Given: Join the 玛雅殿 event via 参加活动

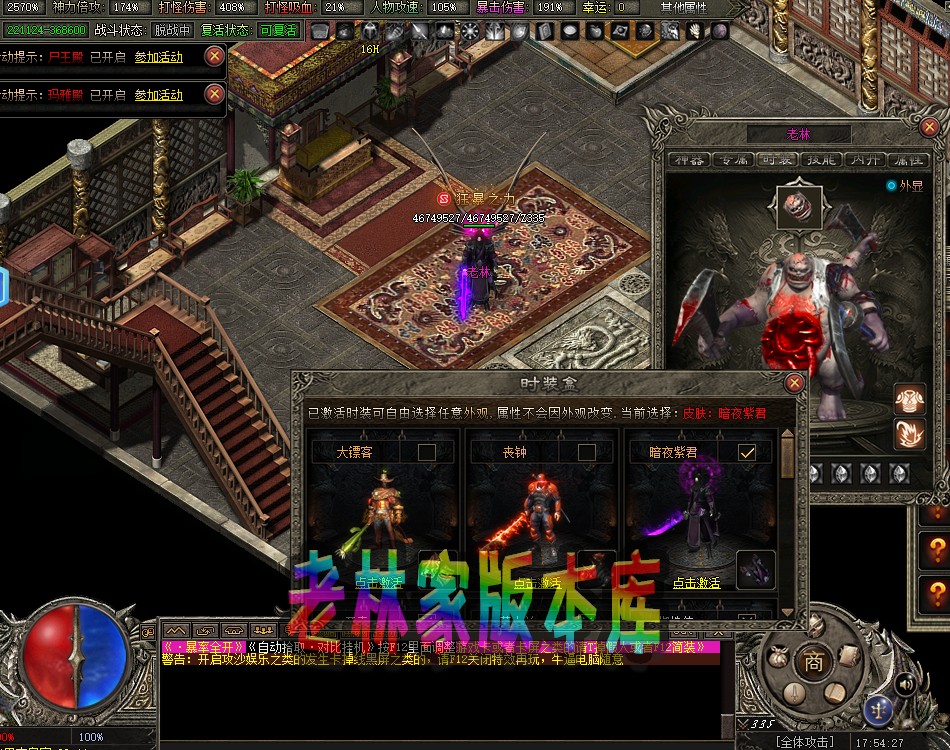Looking at the screenshot, I should pyautogui.click(x=159, y=95).
